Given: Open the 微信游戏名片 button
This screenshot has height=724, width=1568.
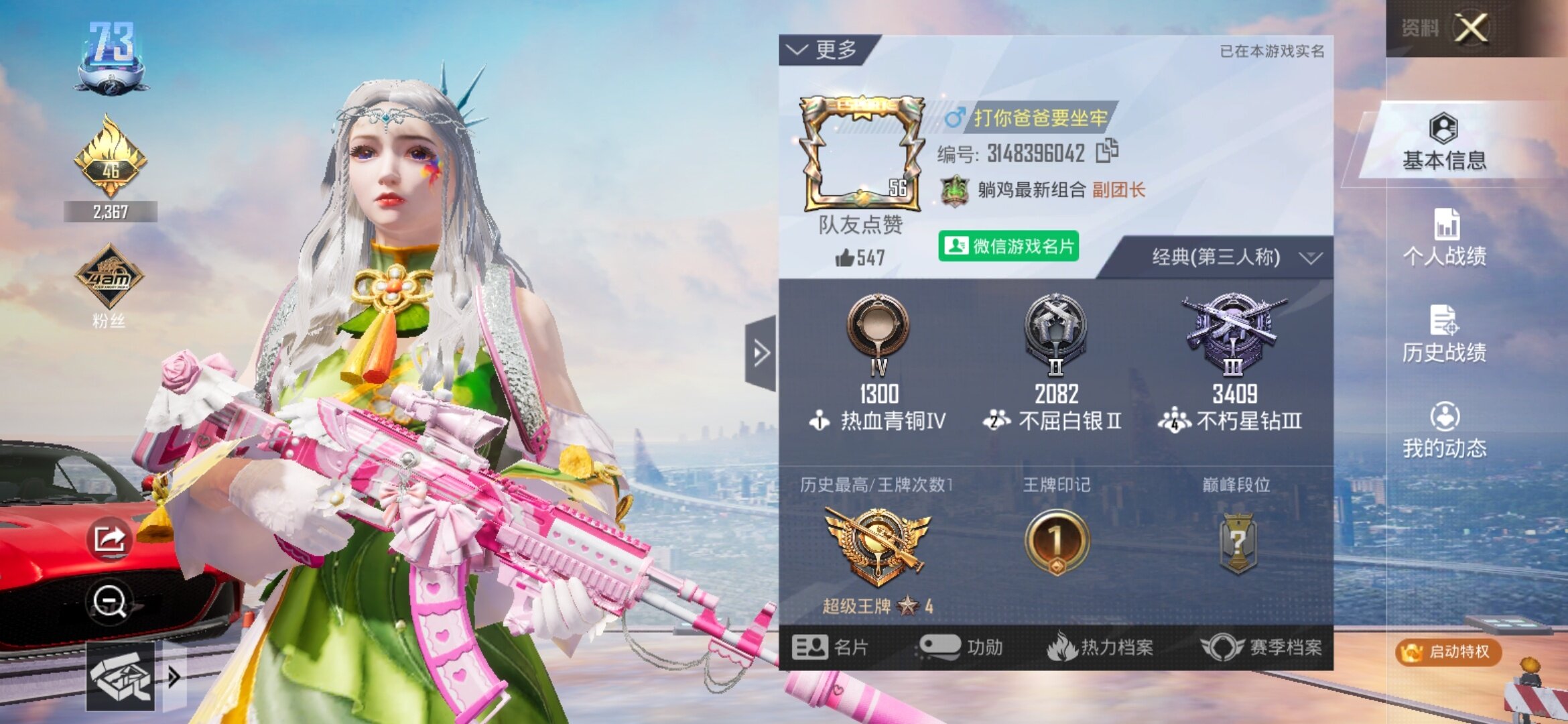Looking at the screenshot, I should point(1008,247).
